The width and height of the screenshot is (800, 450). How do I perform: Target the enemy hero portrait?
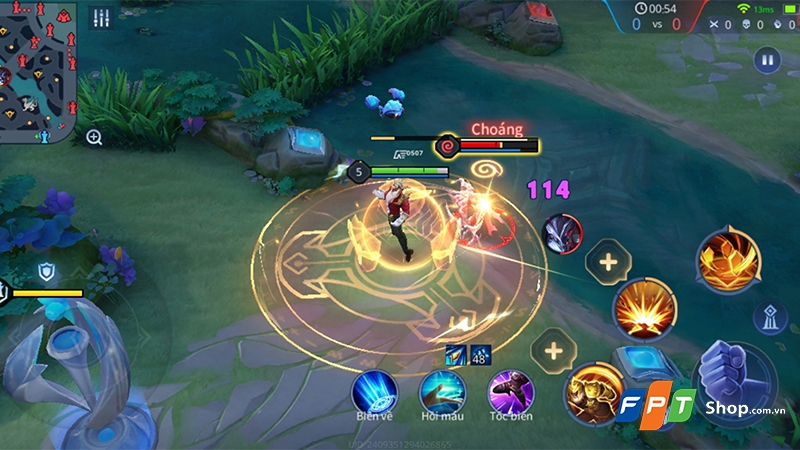pos(562,234)
